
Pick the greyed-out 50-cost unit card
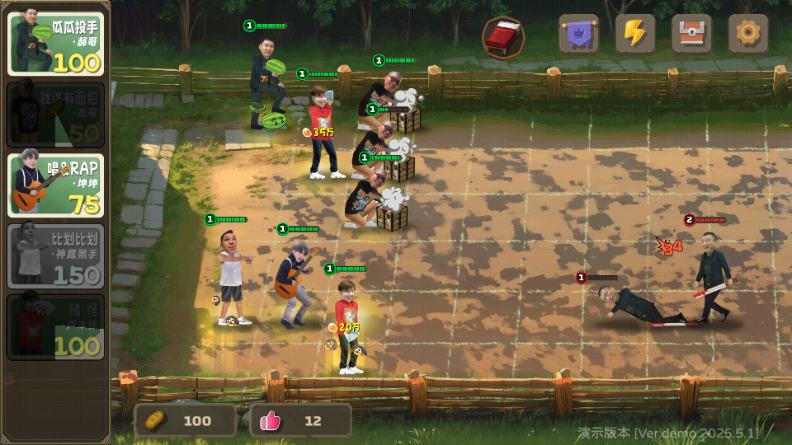pos(56,114)
